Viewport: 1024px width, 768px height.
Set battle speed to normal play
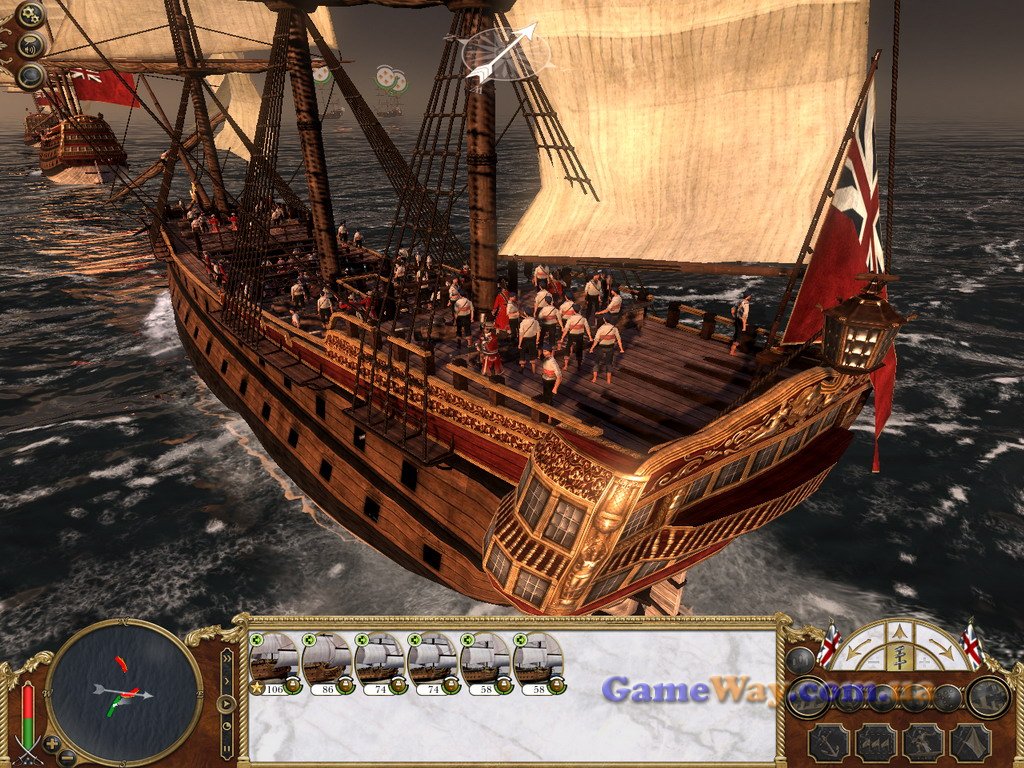[x=227, y=703]
